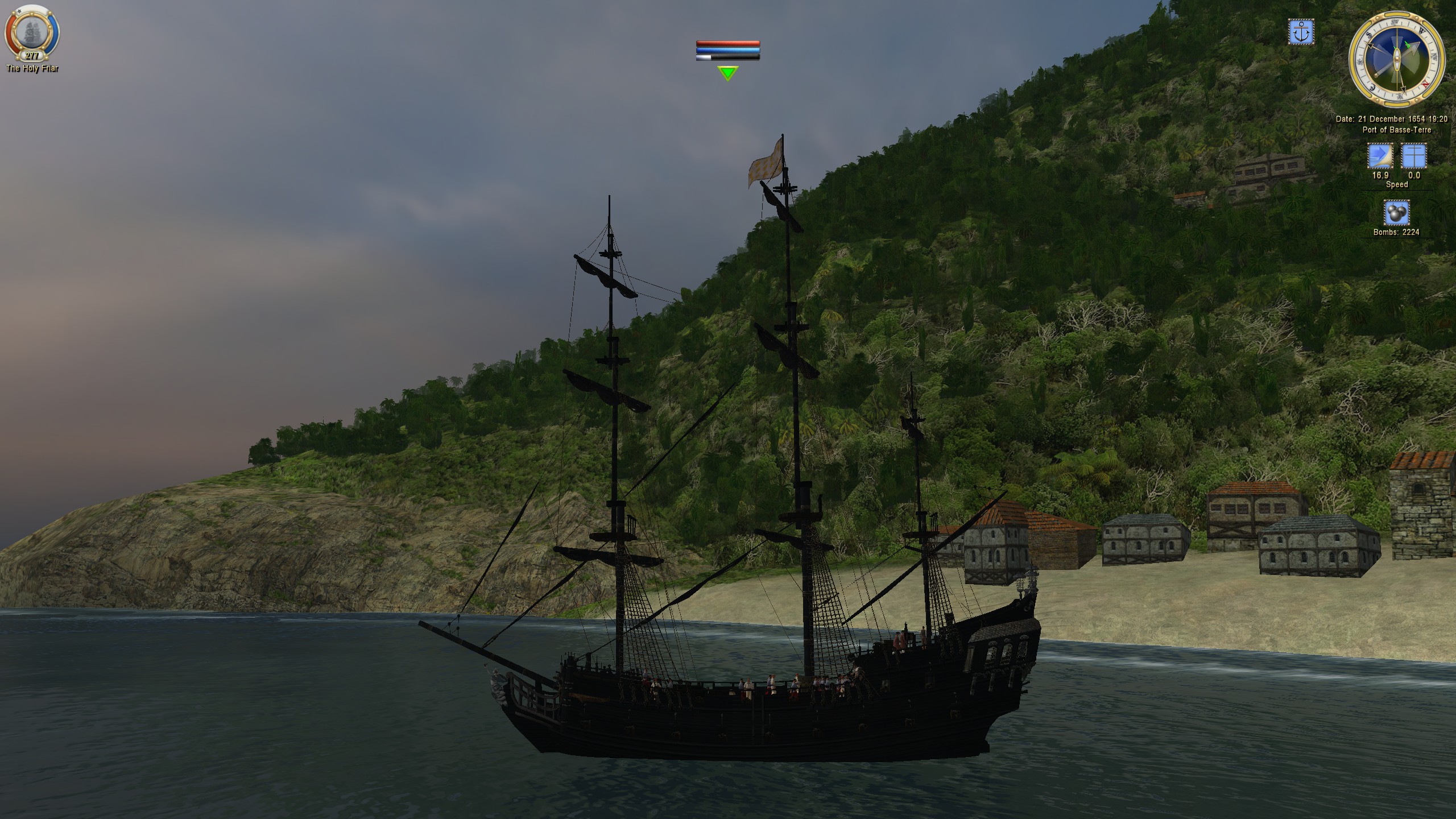This screenshot has width=1456, height=819.
Task: Select the Bombs cannonball ammo icon
Action: (x=1397, y=213)
